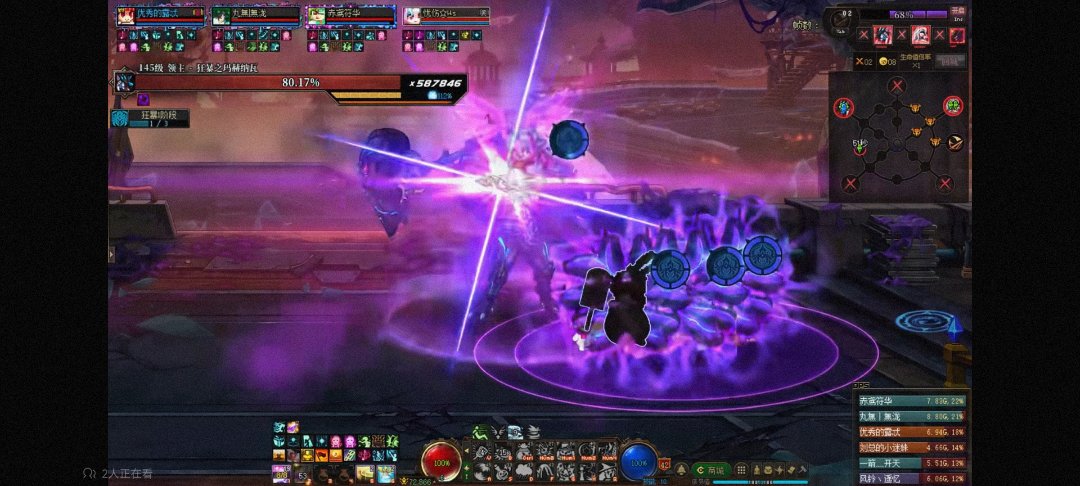Open the 商城 shop button
This screenshot has height=486, width=1080.
(710, 469)
